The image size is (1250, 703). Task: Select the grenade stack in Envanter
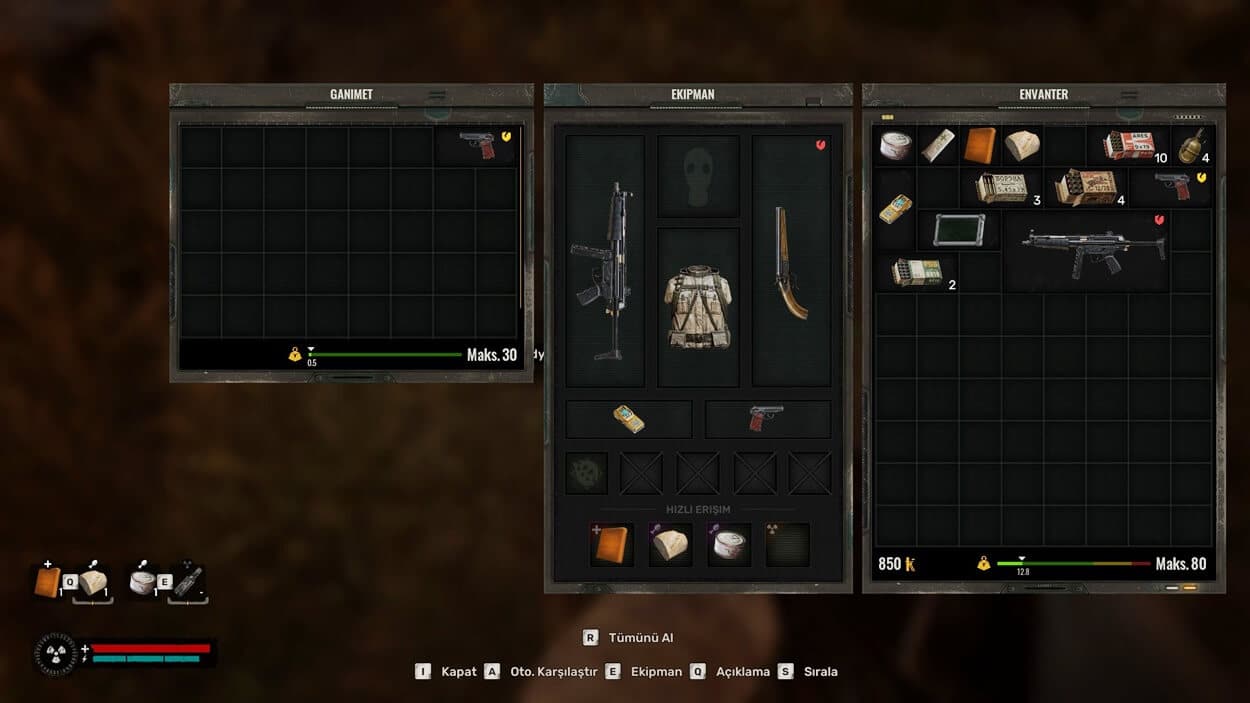click(x=1191, y=145)
